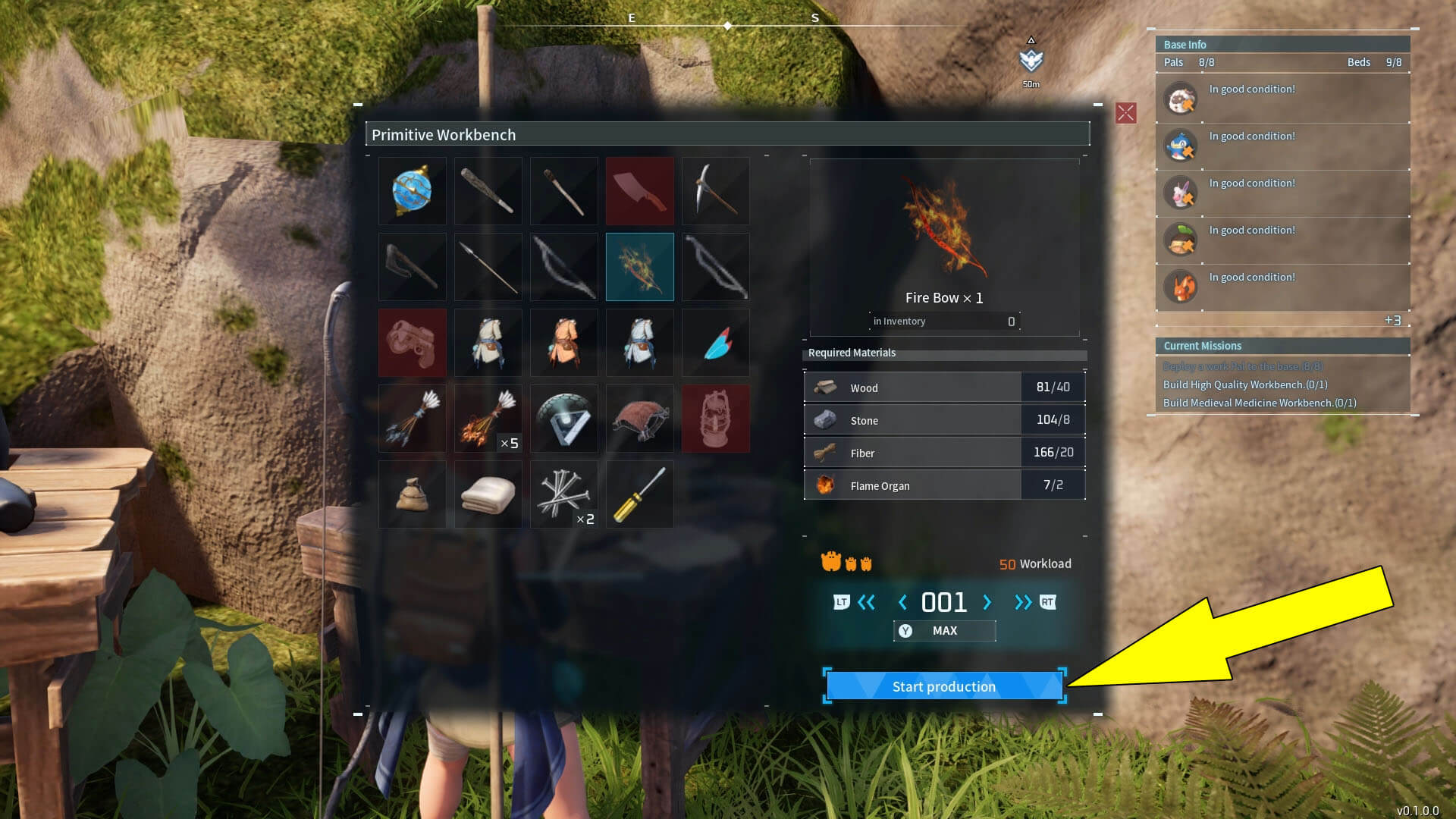
Task: Expand the +3 hidden Pals list
Action: [x=1393, y=321]
